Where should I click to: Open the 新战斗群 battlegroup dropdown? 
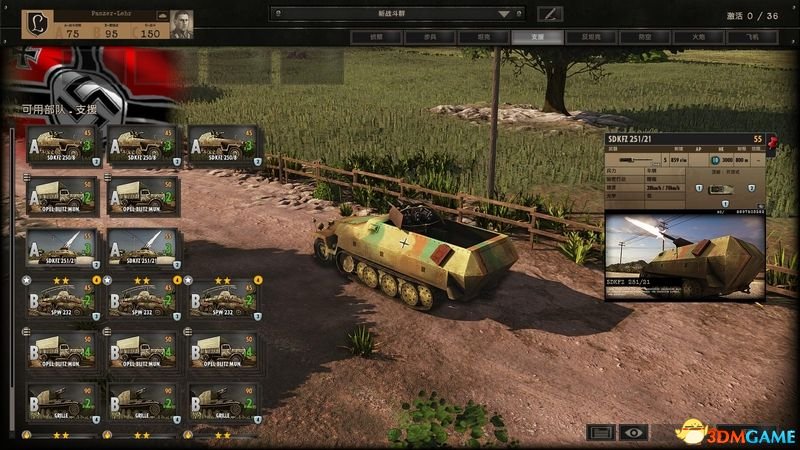pos(400,14)
